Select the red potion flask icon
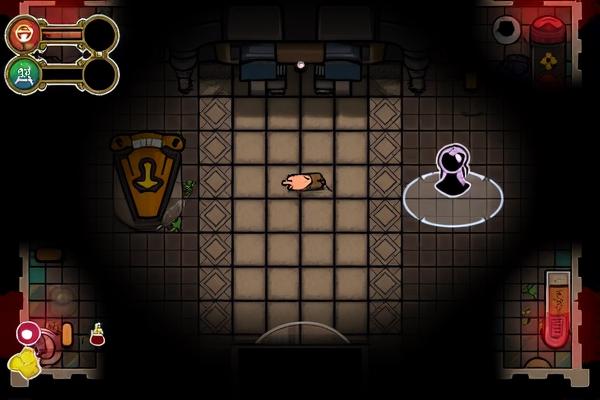 point(97,335)
